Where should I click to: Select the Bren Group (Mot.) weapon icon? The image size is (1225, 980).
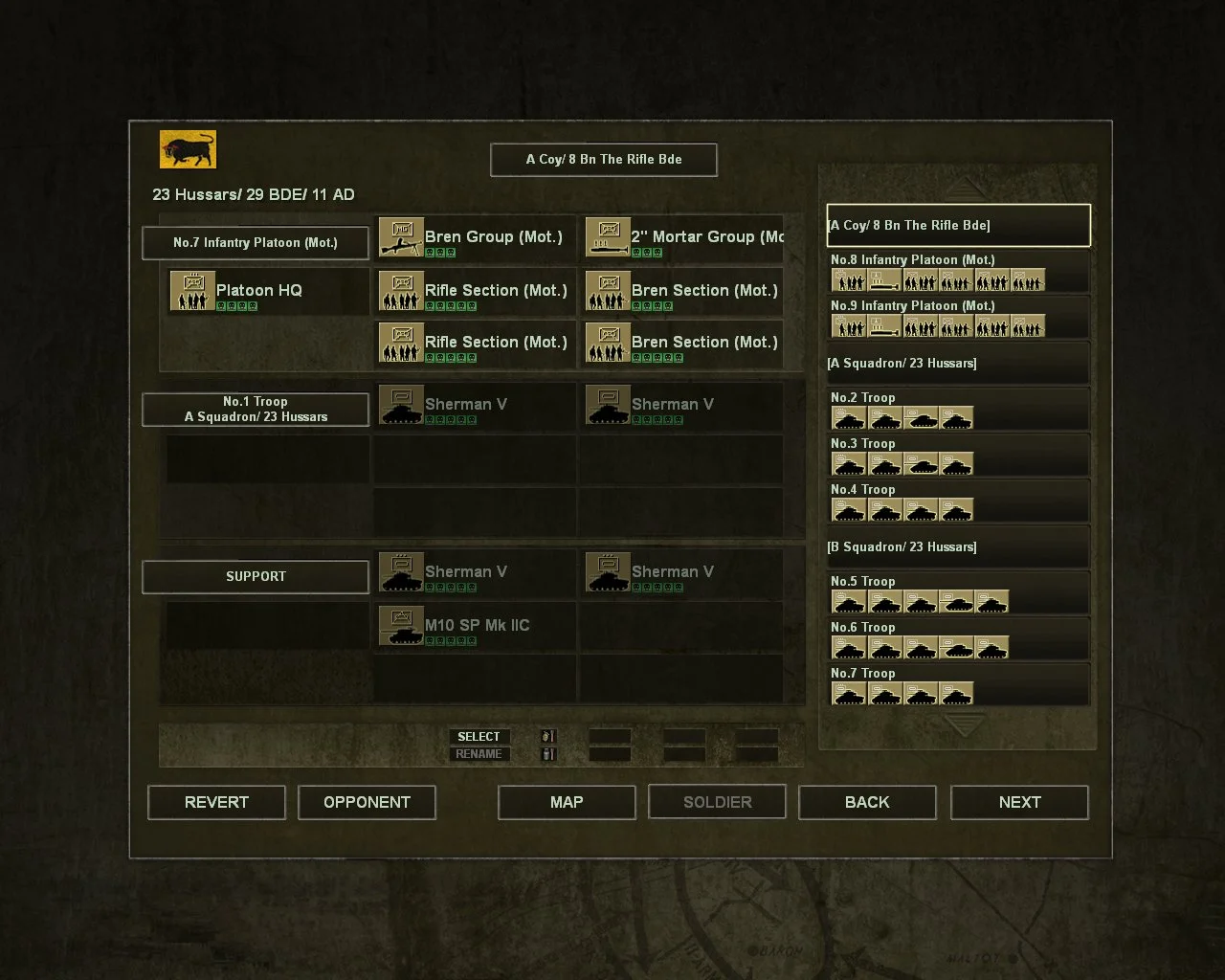[x=401, y=238]
